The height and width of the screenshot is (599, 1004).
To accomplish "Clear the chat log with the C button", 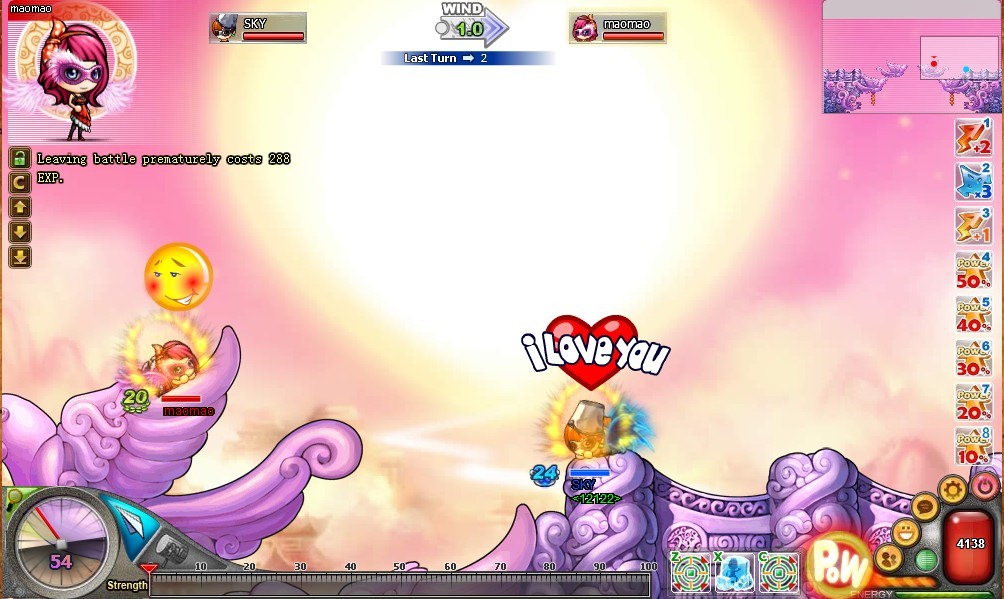I will click(20, 183).
